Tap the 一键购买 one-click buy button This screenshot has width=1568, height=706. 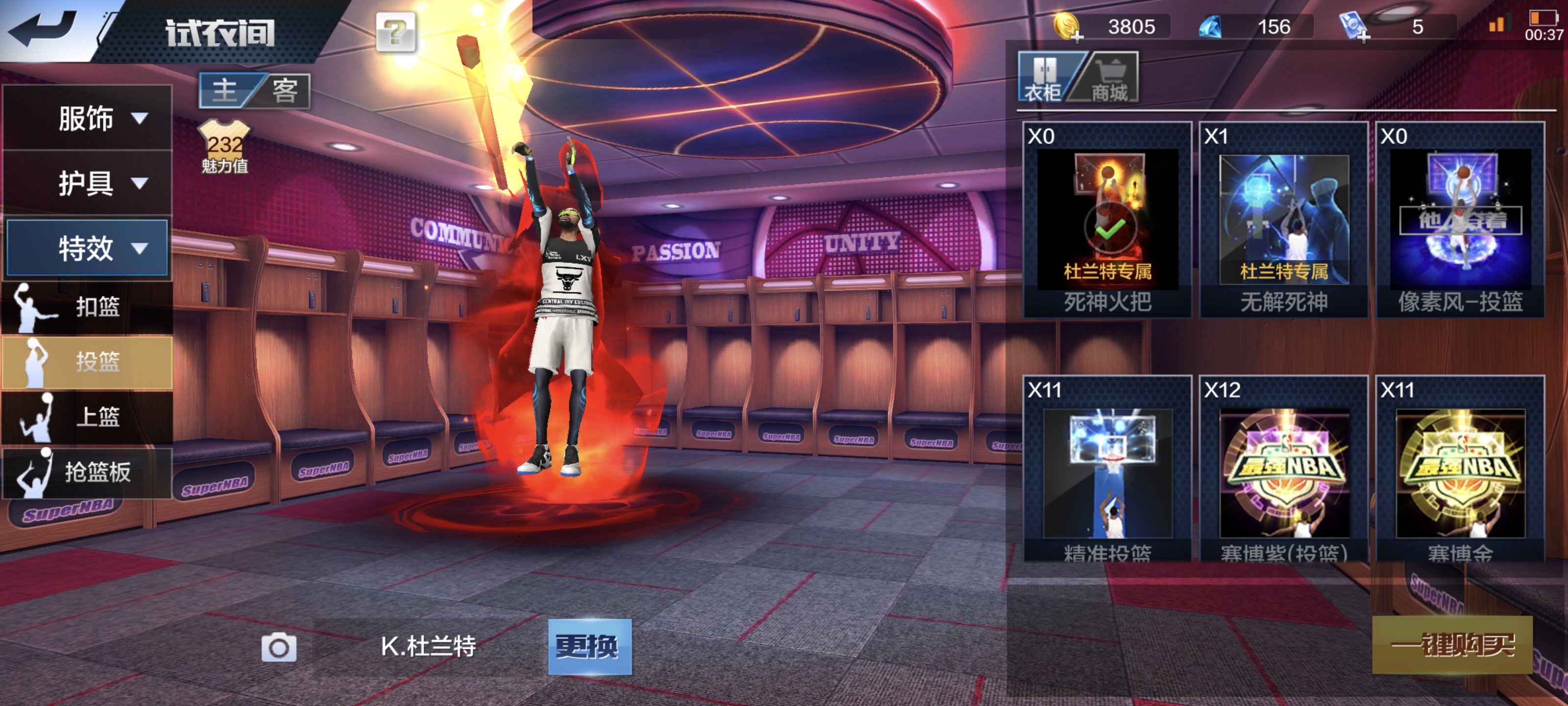pyautogui.click(x=1452, y=645)
